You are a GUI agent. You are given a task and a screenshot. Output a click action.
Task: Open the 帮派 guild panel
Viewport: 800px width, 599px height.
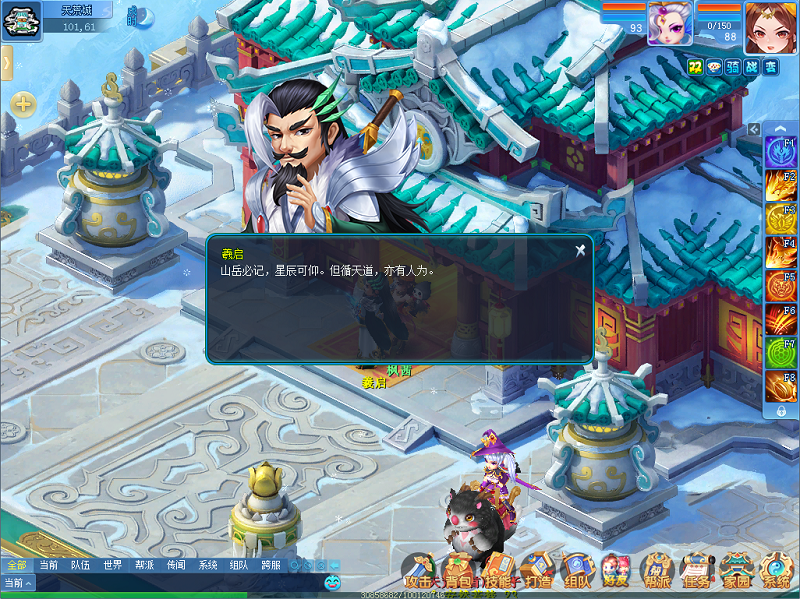(657, 572)
